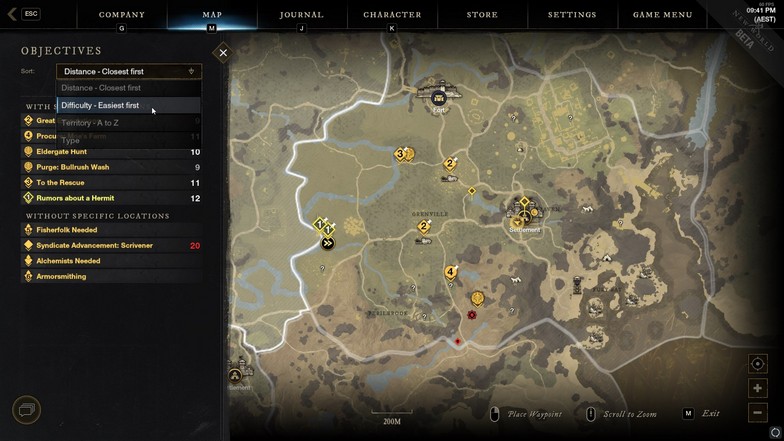Close the Objectives panel
This screenshot has height=441, width=784.
pyautogui.click(x=223, y=52)
